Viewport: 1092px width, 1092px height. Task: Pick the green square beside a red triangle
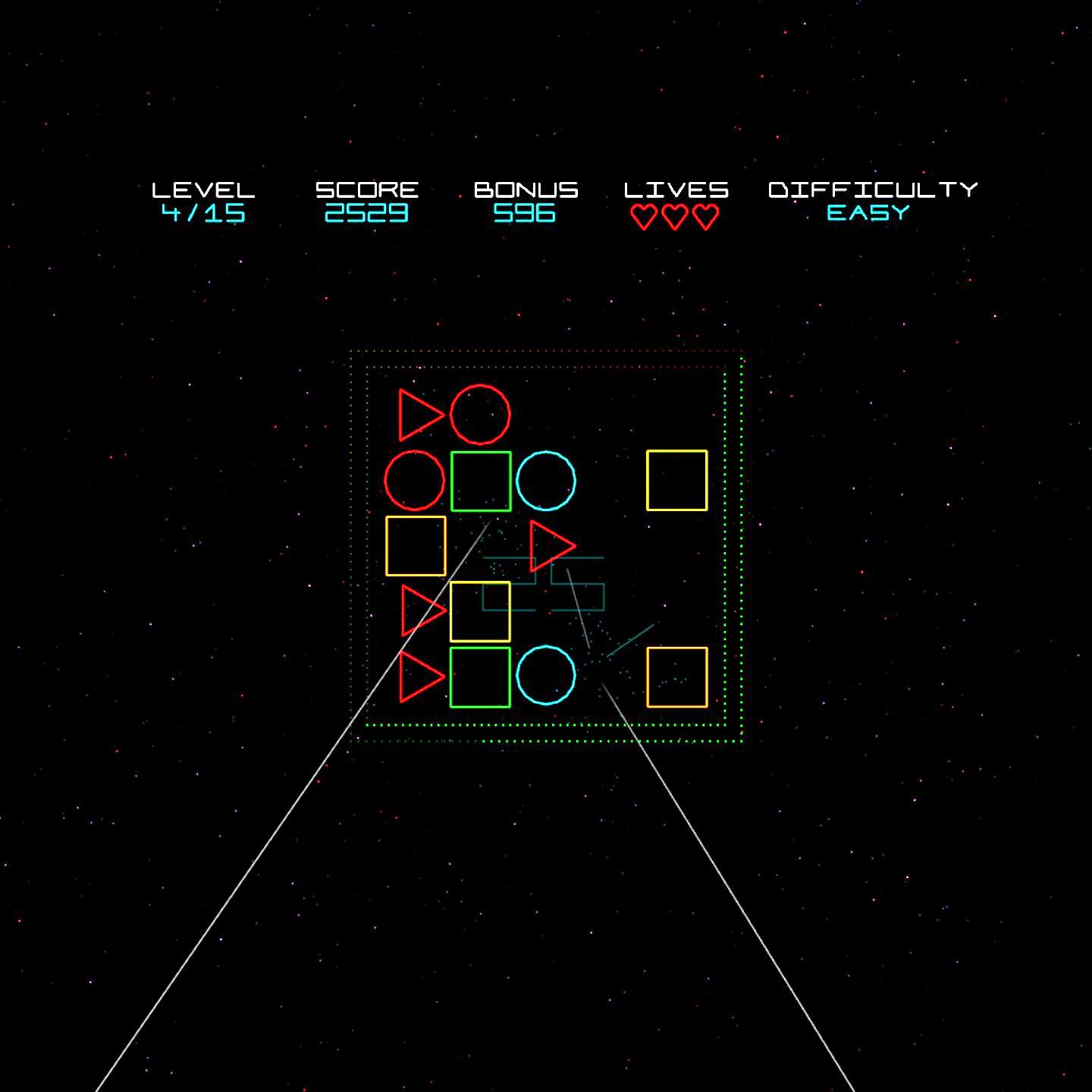click(x=480, y=677)
